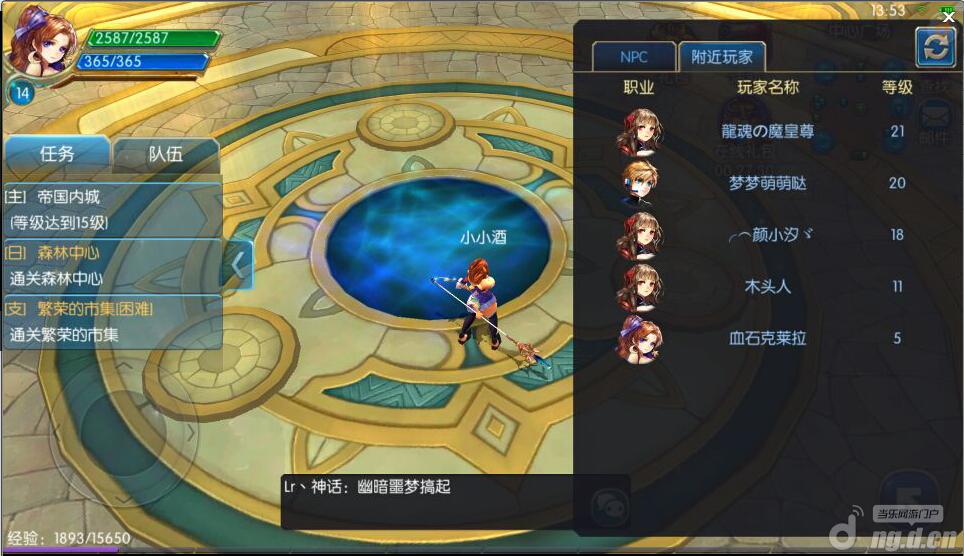Open the 帝国内城 main quest entry
Viewport: 964px width, 556px height.
click(x=112, y=209)
